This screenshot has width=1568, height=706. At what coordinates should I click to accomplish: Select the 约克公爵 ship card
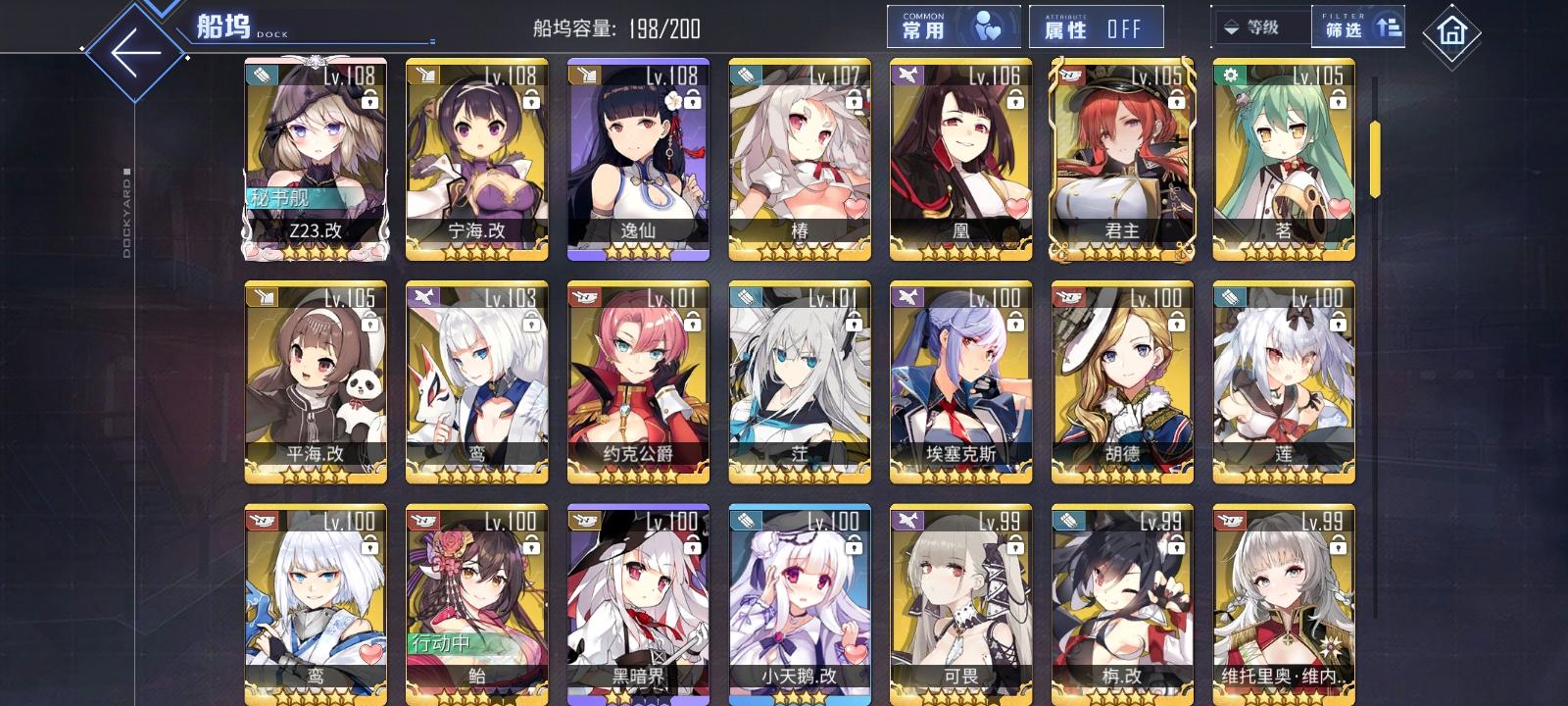point(635,382)
